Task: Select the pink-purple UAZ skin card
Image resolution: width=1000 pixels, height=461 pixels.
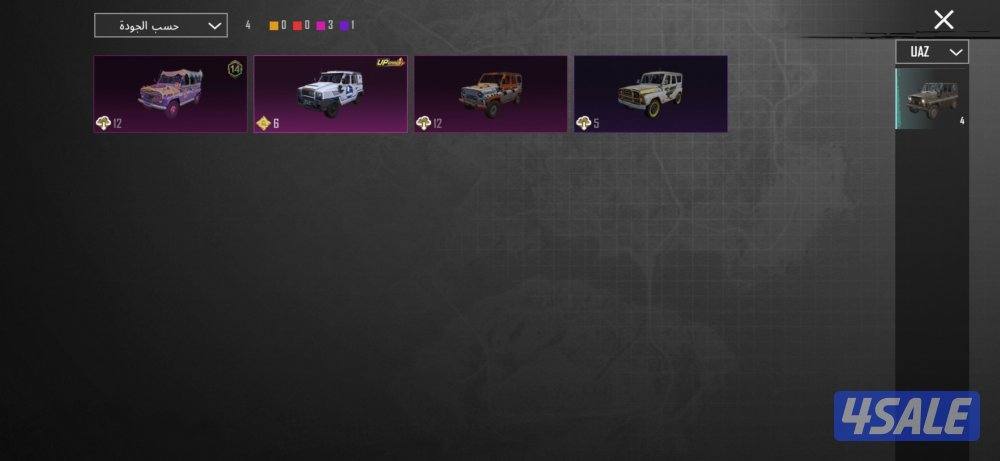Action: tap(170, 94)
